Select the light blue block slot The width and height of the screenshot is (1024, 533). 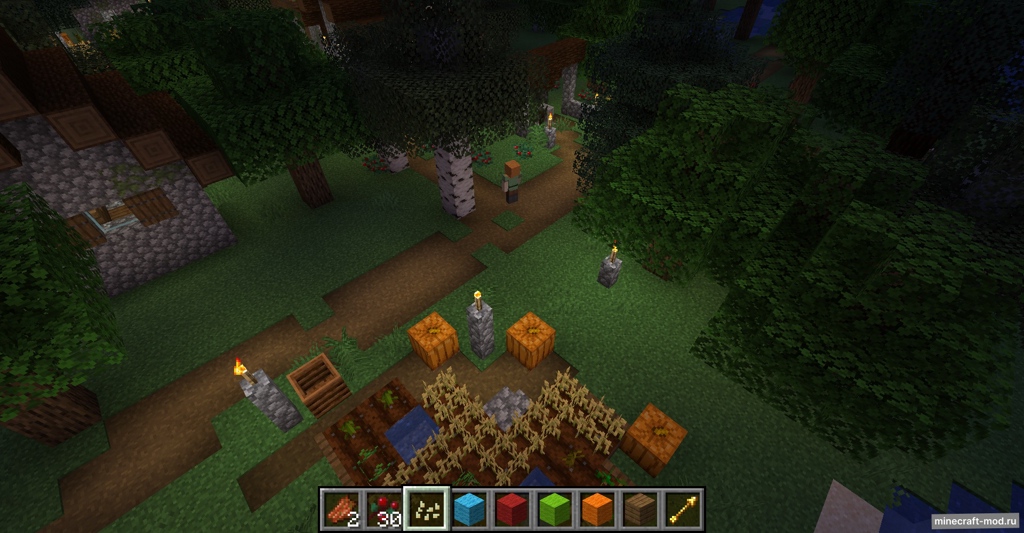pyautogui.click(x=469, y=510)
